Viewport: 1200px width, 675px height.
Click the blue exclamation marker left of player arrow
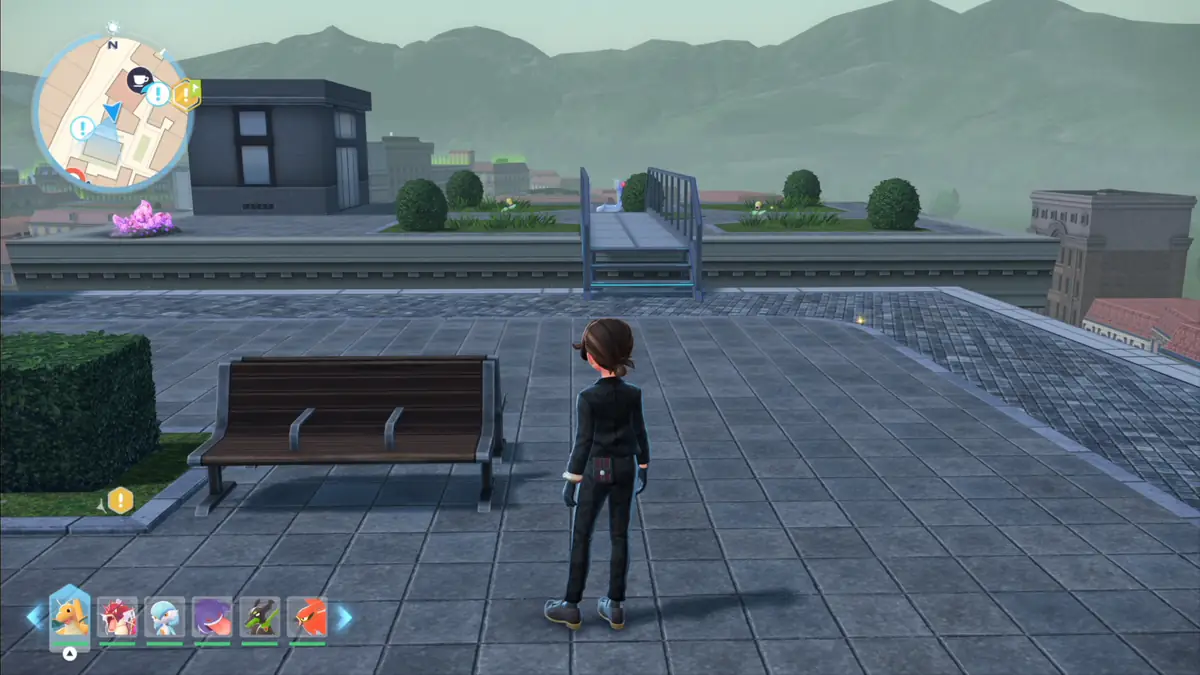[82, 128]
